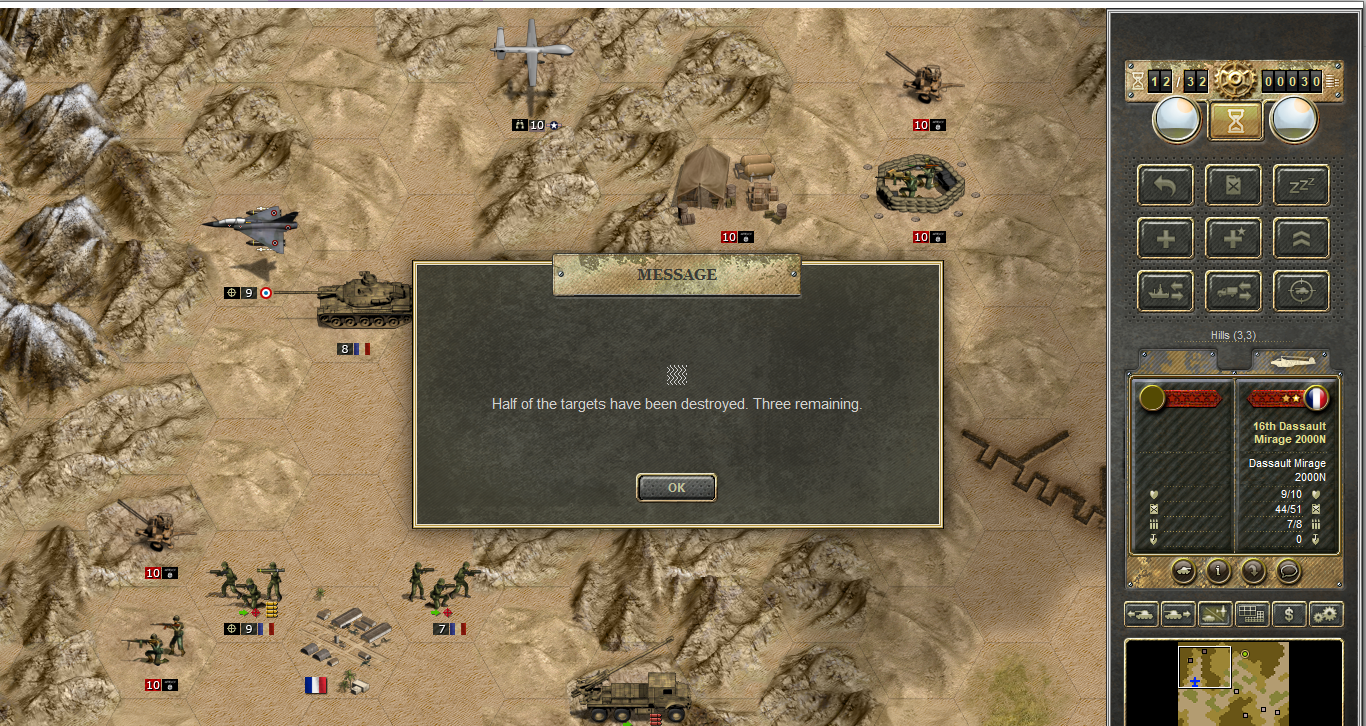Click the ship with arrows embark button
Screen dimensions: 1366x726
[x=1165, y=292]
